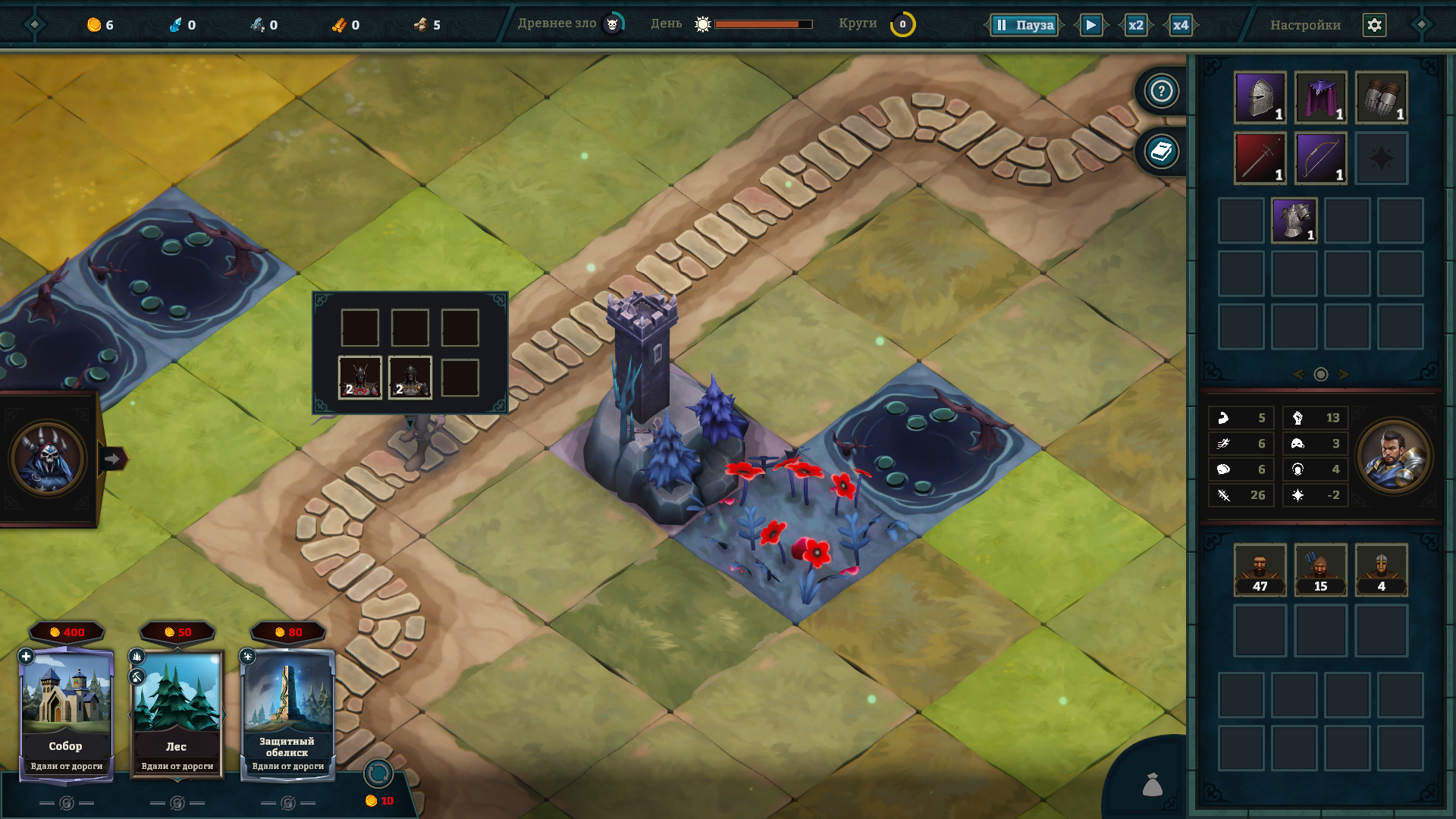Pick the Защитный обелиск card
Viewport: 1456px width, 819px height.
(x=287, y=713)
